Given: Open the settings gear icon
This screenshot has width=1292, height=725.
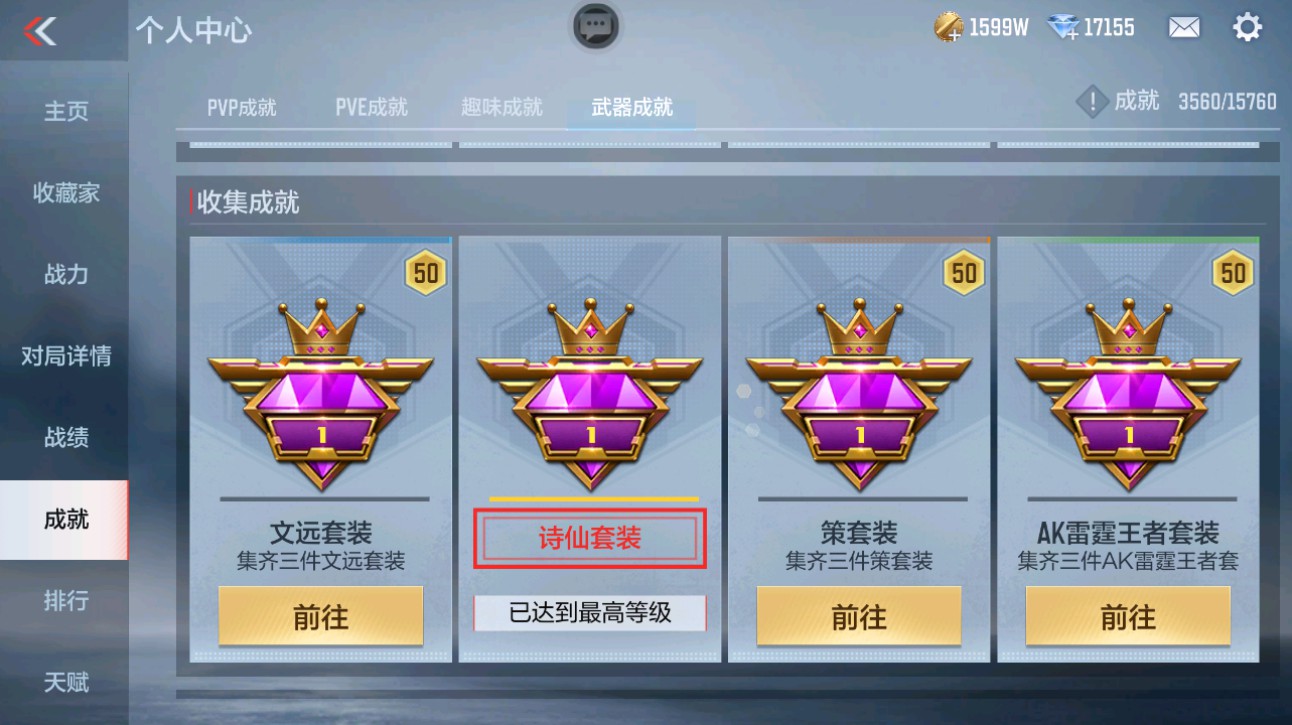Looking at the screenshot, I should (1247, 27).
